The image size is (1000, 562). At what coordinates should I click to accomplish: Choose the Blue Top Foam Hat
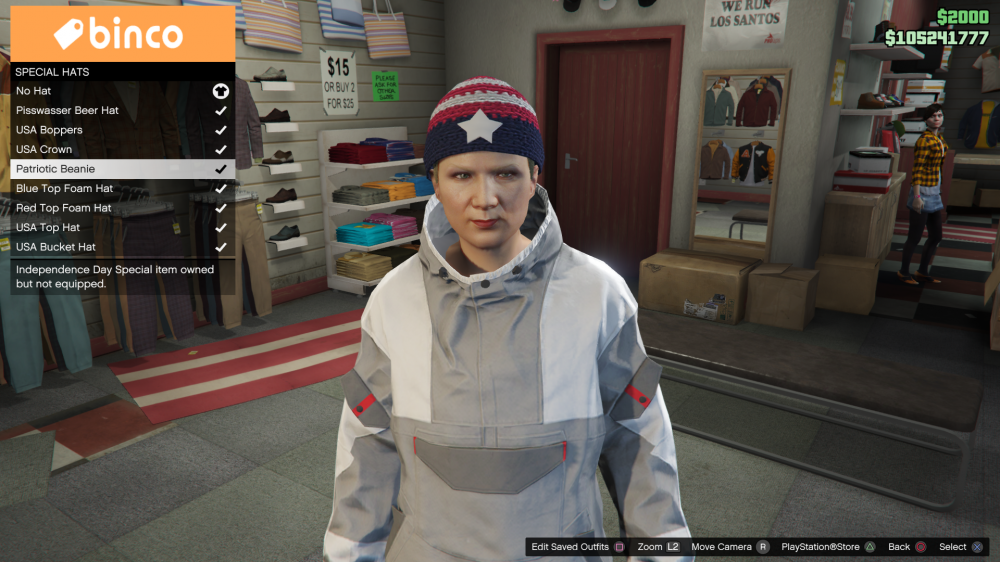[64, 188]
